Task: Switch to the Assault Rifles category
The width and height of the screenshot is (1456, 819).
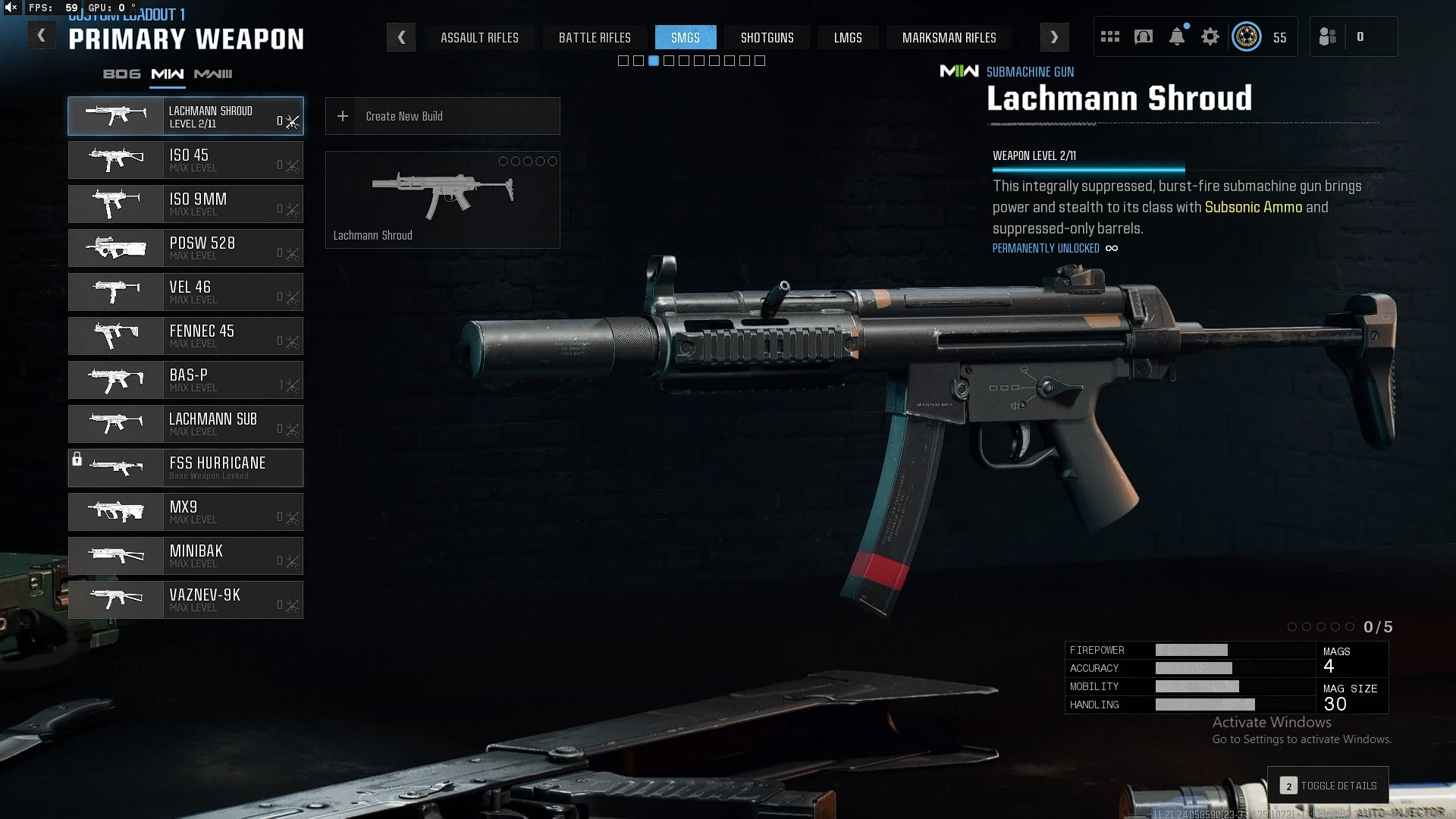Action: click(x=479, y=37)
